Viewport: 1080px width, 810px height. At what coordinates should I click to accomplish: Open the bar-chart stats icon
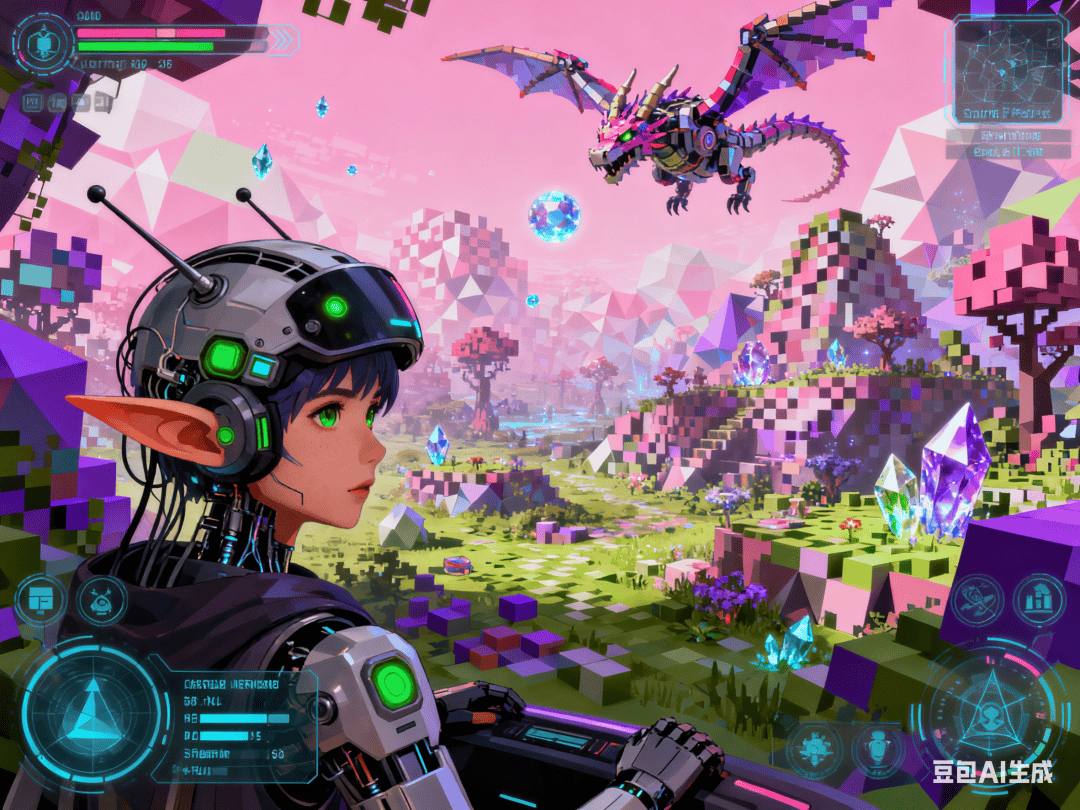click(1038, 600)
